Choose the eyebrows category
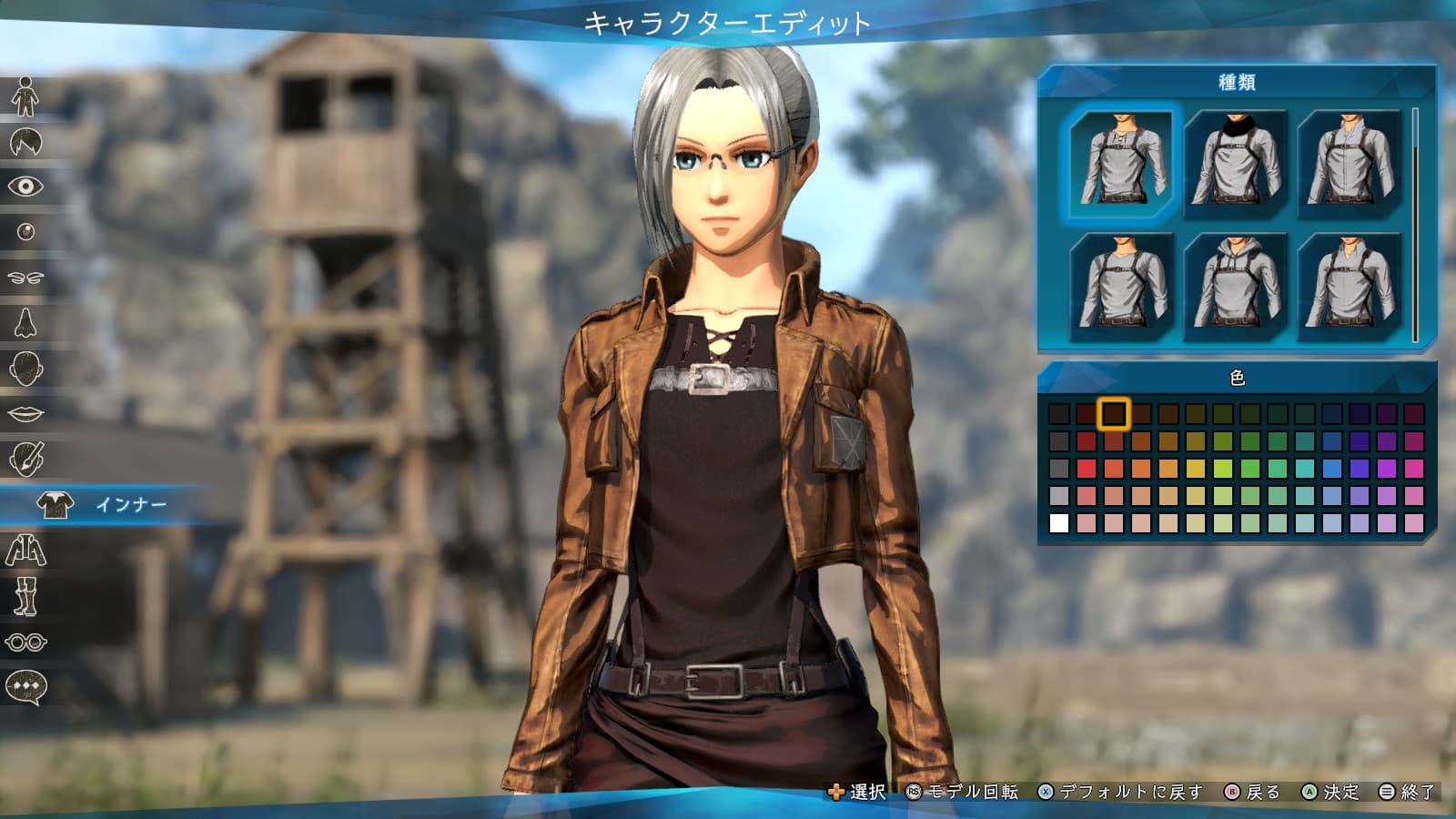Image resolution: width=1456 pixels, height=819 pixels. click(x=25, y=278)
